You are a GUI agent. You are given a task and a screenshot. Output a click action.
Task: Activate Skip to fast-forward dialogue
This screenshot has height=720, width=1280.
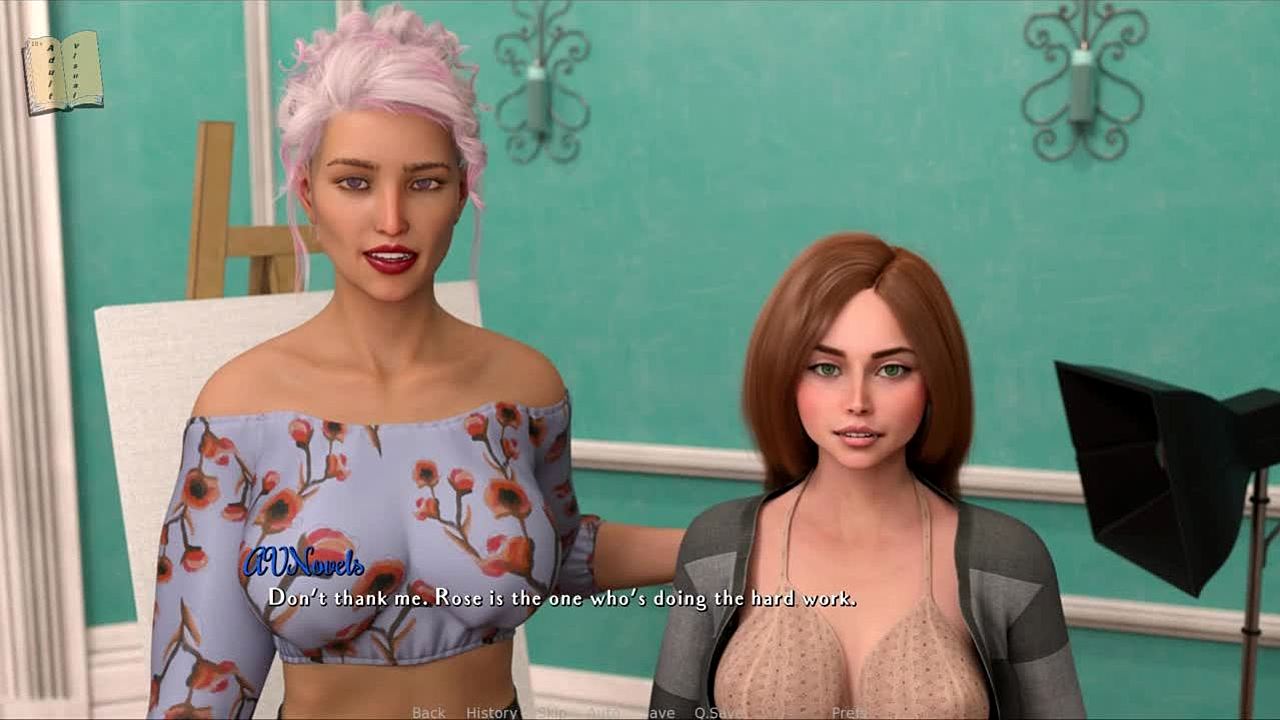pyautogui.click(x=552, y=712)
